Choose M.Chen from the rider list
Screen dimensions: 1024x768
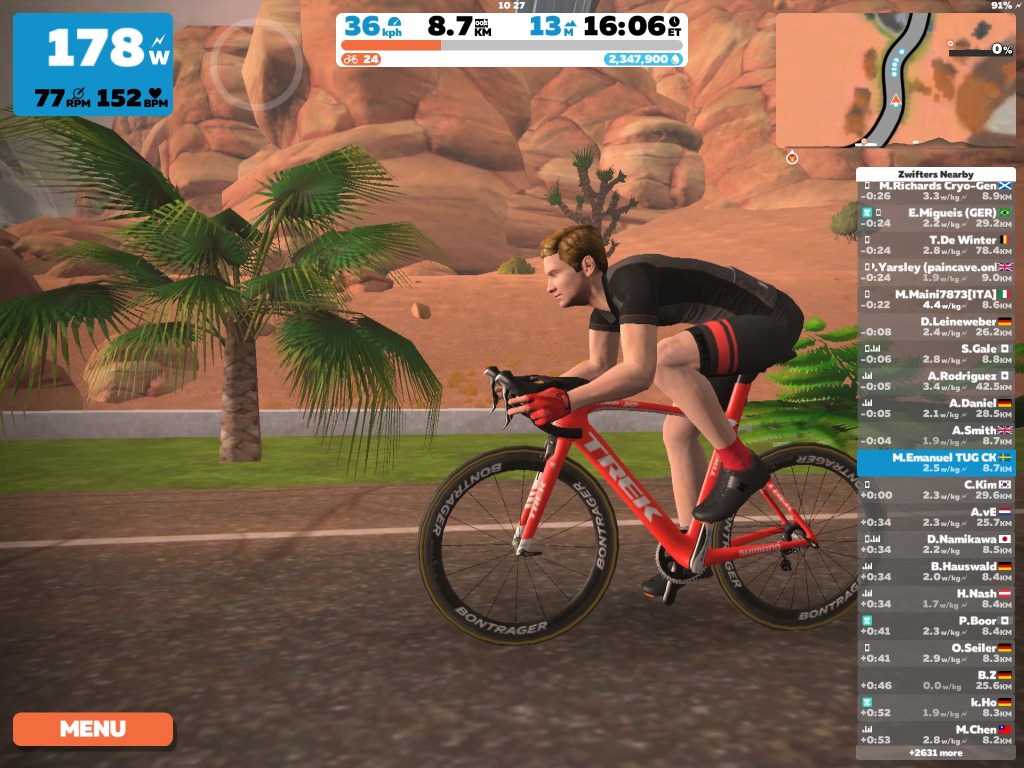click(935, 735)
